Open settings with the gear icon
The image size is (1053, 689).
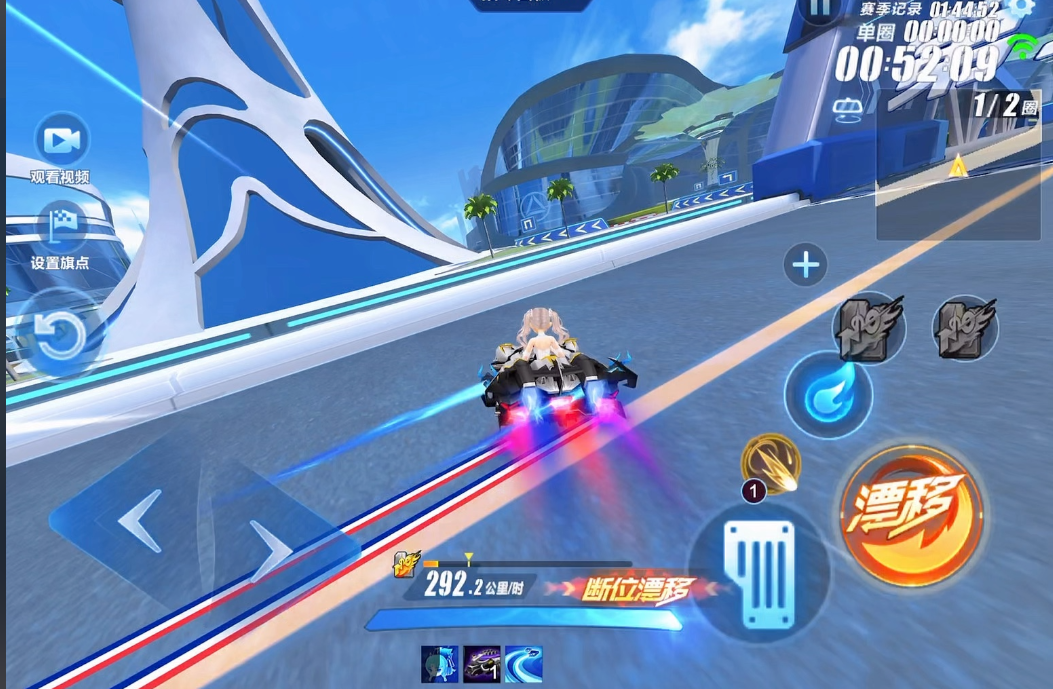click(1020, 7)
